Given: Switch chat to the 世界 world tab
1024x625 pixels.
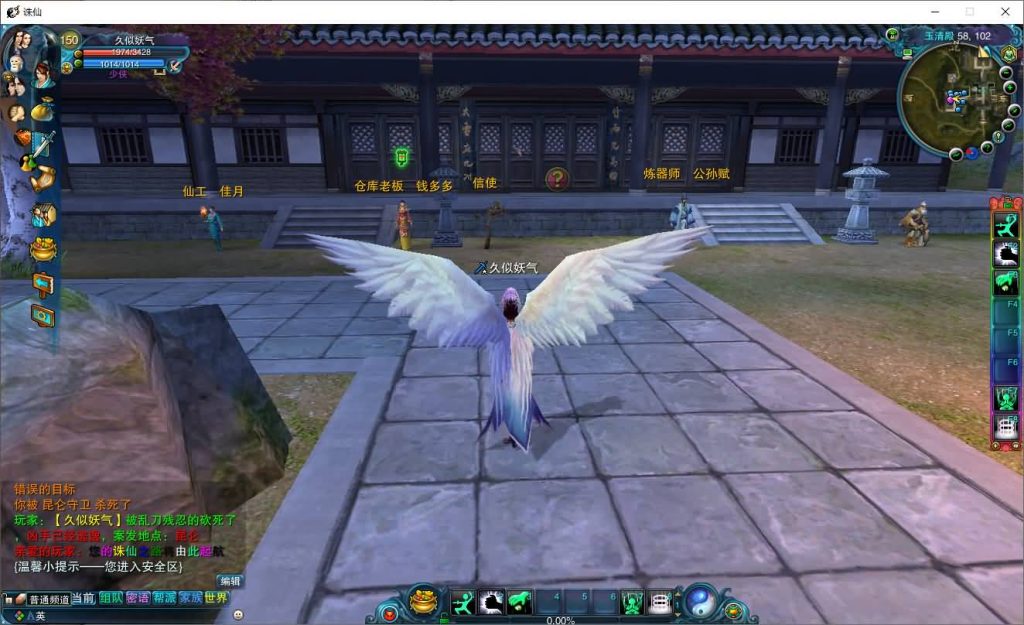Looking at the screenshot, I should (x=216, y=598).
